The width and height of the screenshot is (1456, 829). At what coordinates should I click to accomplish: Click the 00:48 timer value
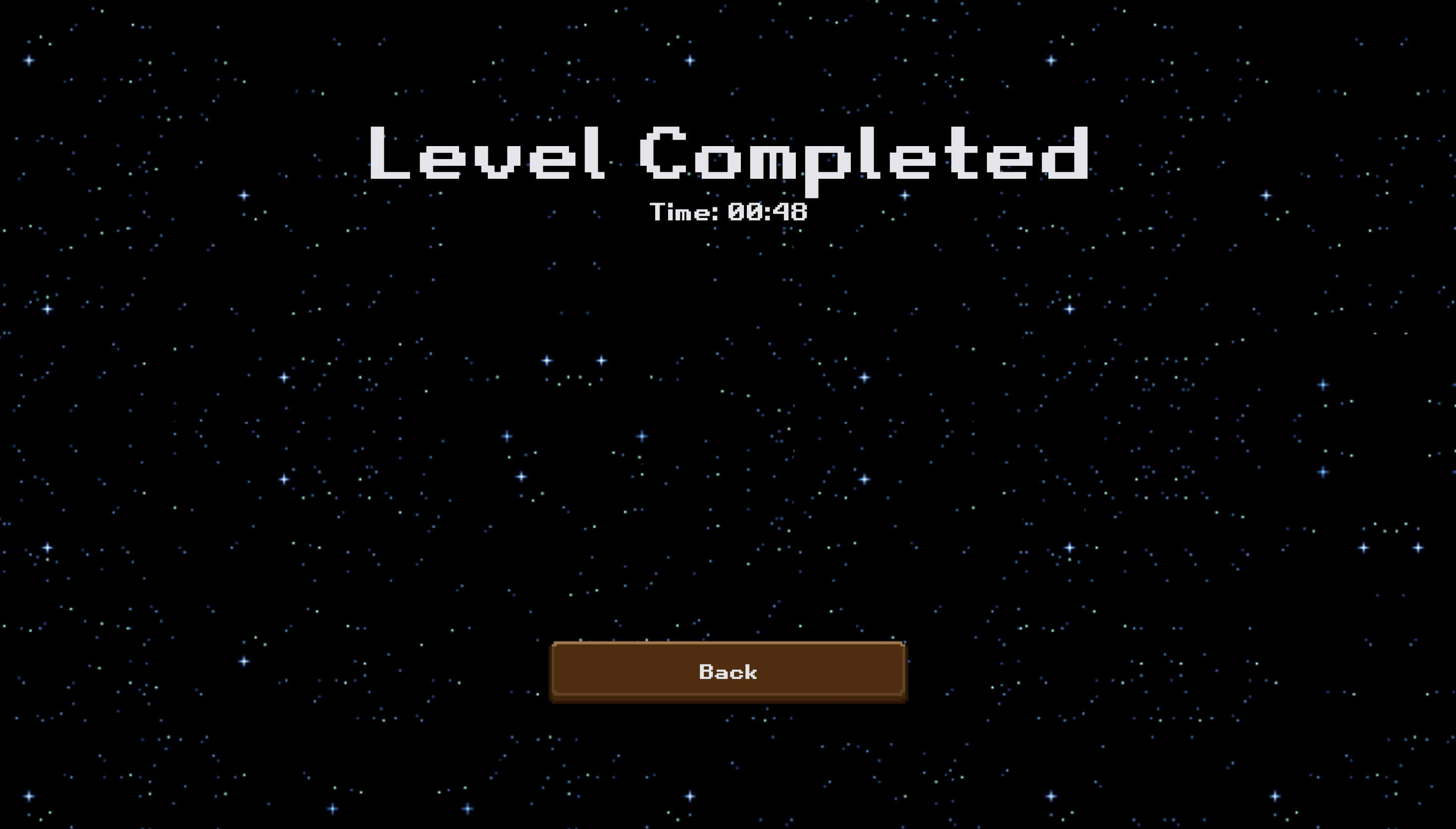769,212
